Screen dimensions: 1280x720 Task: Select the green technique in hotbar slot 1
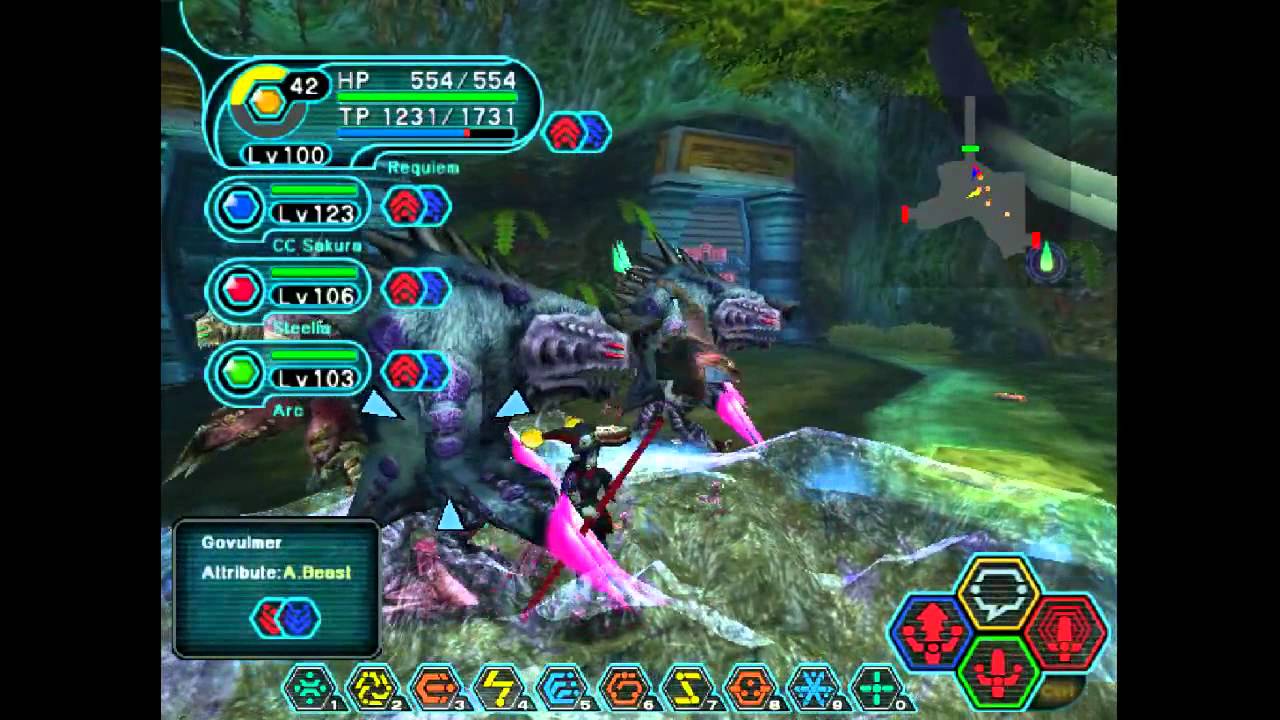[x=309, y=687]
